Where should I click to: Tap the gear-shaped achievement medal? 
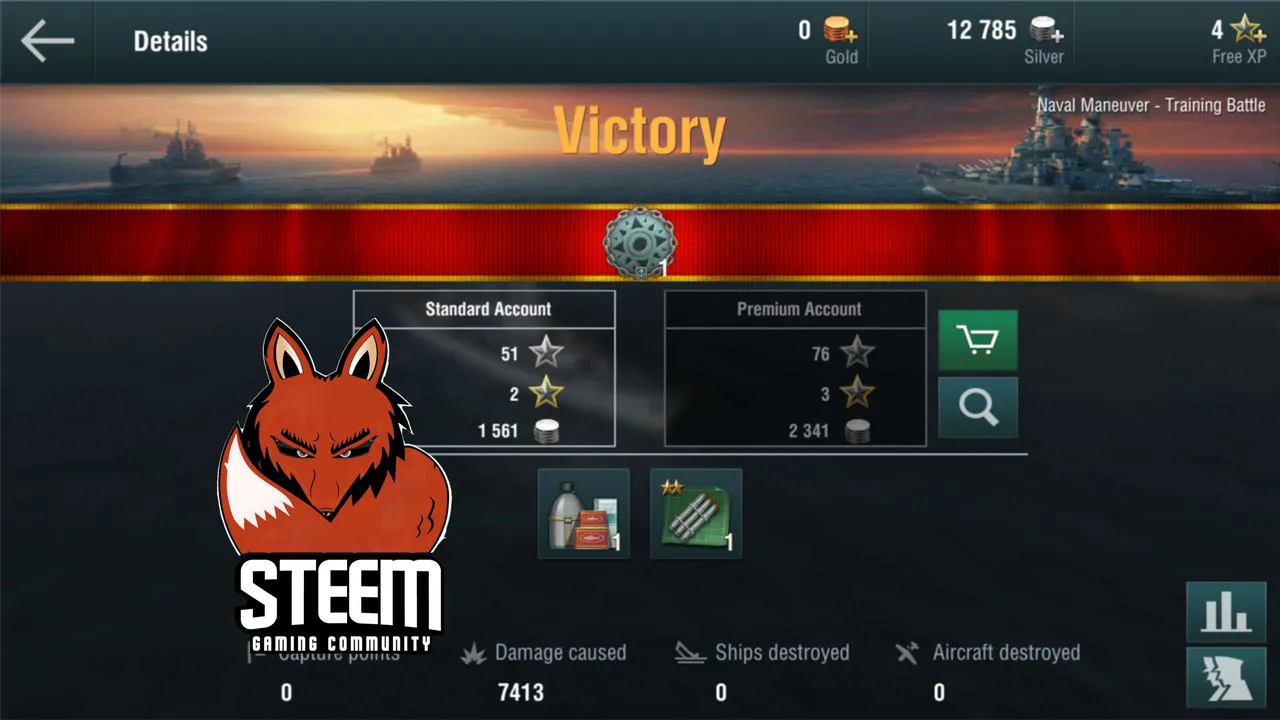point(639,242)
